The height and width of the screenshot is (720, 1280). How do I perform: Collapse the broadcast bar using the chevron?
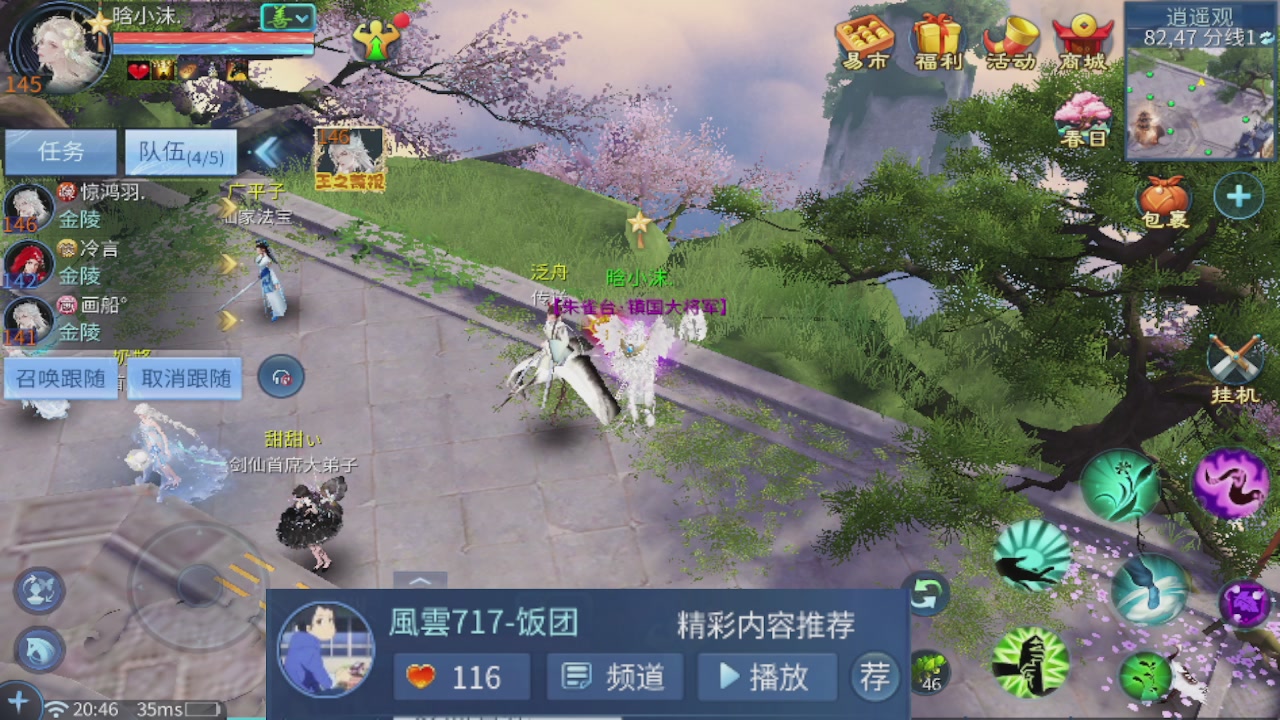pyautogui.click(x=420, y=581)
